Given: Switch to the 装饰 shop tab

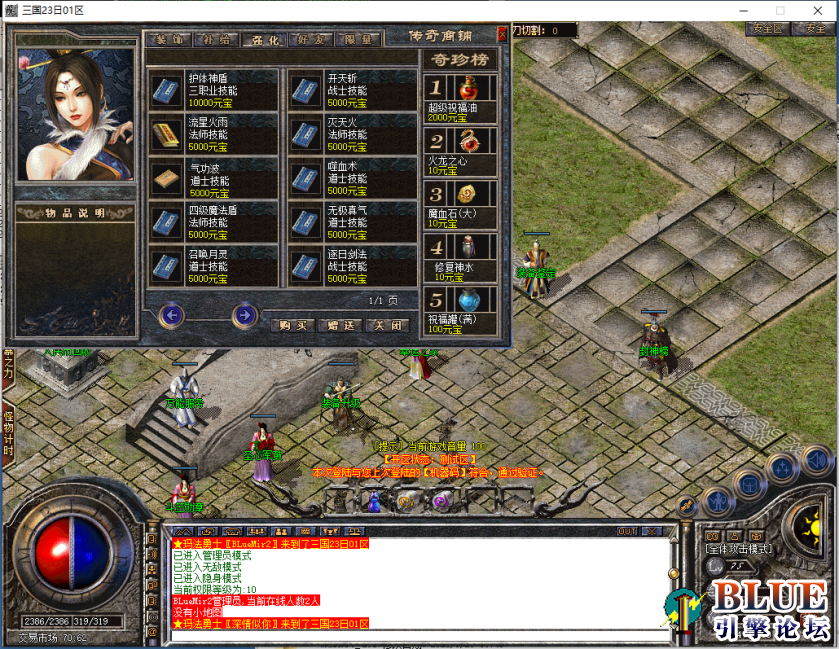Looking at the screenshot, I should [x=166, y=40].
